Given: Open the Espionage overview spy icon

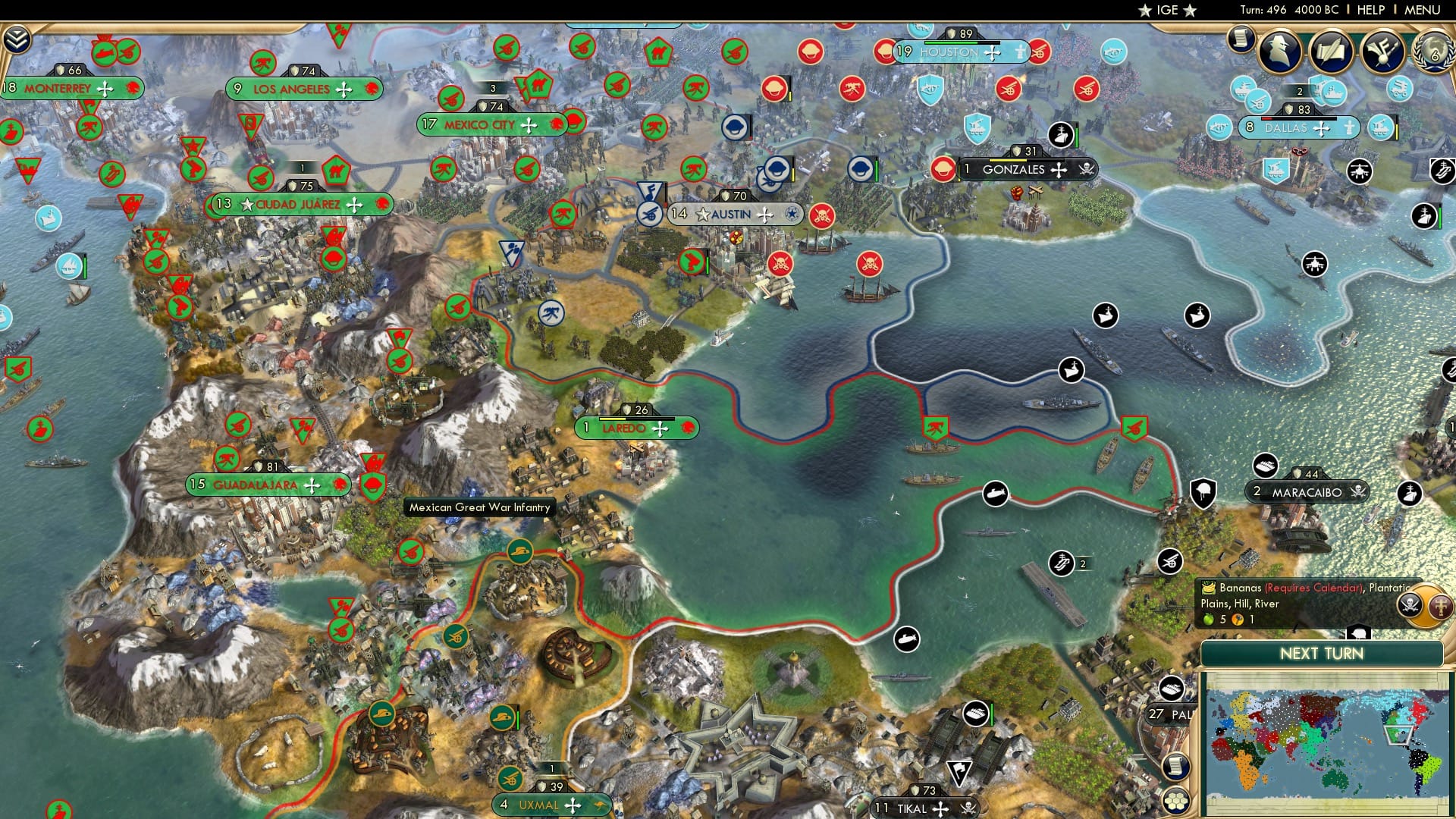Looking at the screenshot, I should 1280,50.
